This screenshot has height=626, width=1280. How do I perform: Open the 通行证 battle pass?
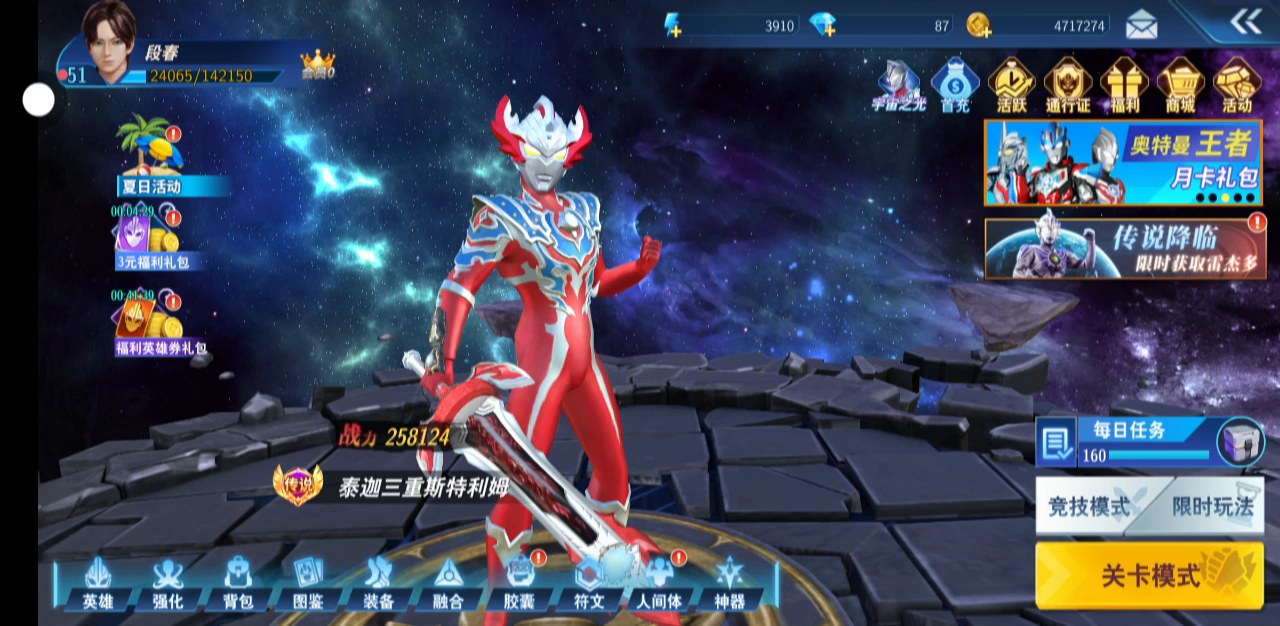coord(1068,84)
